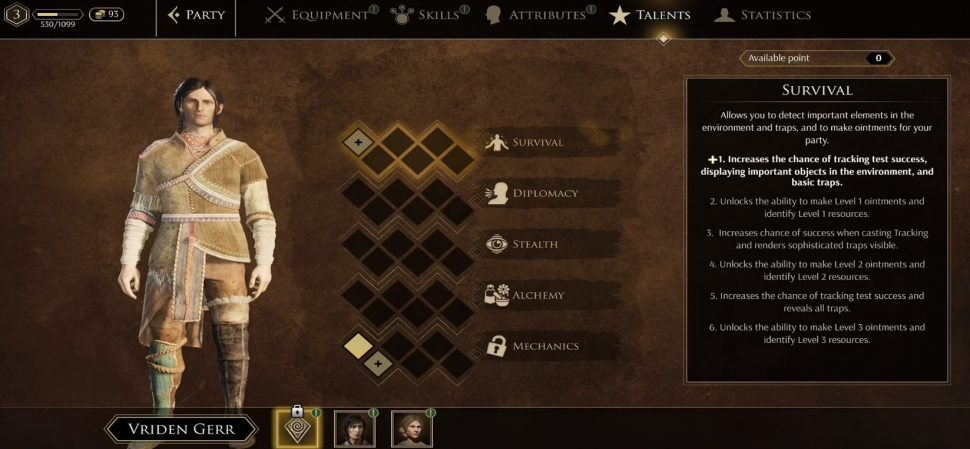This screenshot has width=970, height=449.
Task: Show the Attributes tab
Action: tap(538, 15)
